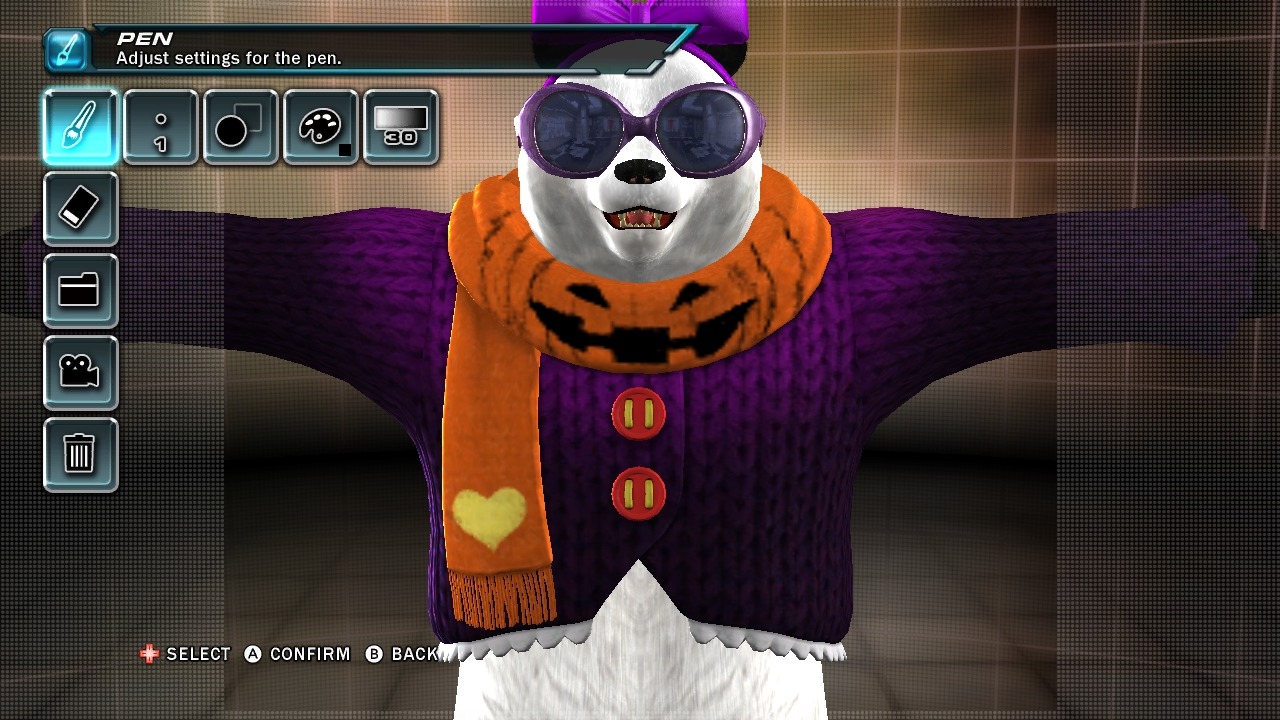Activate the camera view tool
The height and width of the screenshot is (720, 1280).
tap(80, 373)
